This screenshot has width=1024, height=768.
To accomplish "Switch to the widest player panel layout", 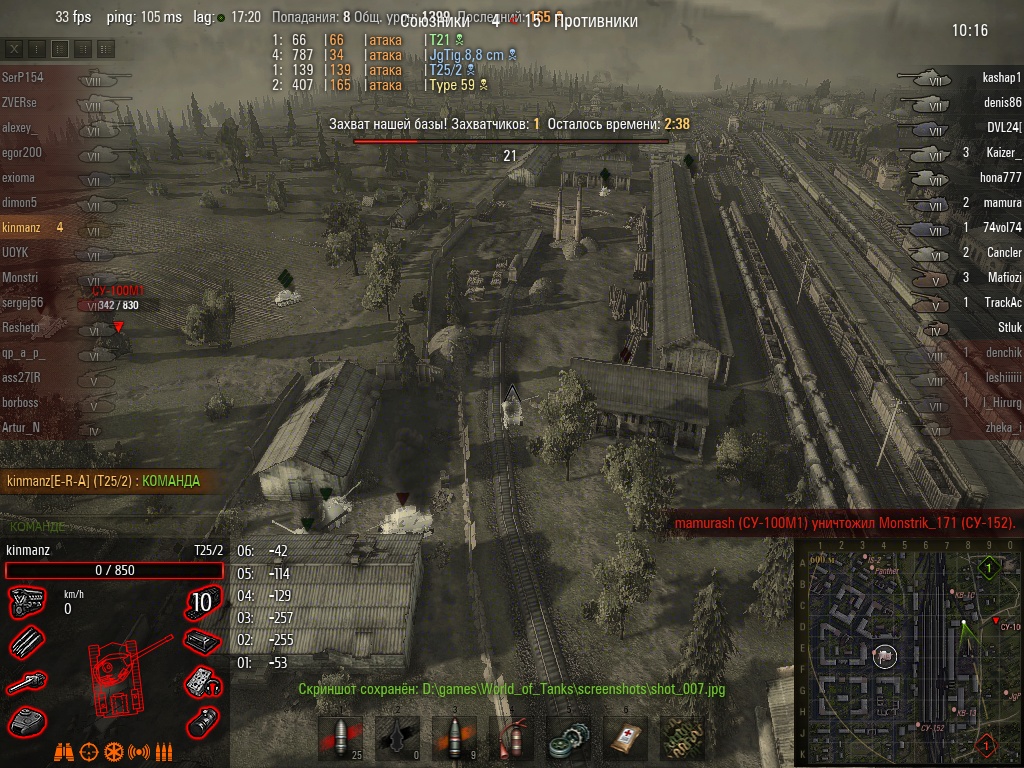I will coord(106,48).
